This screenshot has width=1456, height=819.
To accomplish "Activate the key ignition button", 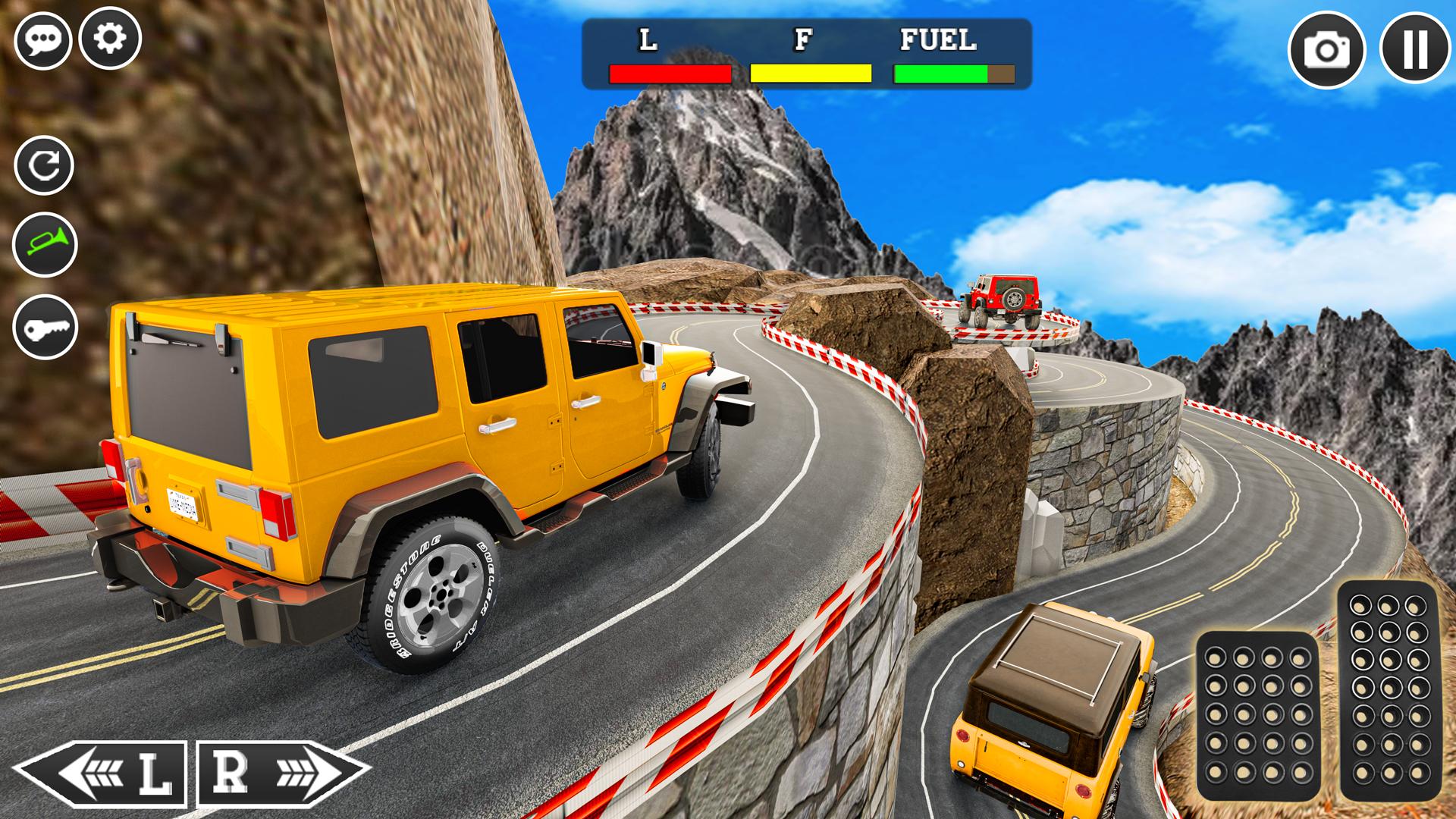I will pos(45,328).
